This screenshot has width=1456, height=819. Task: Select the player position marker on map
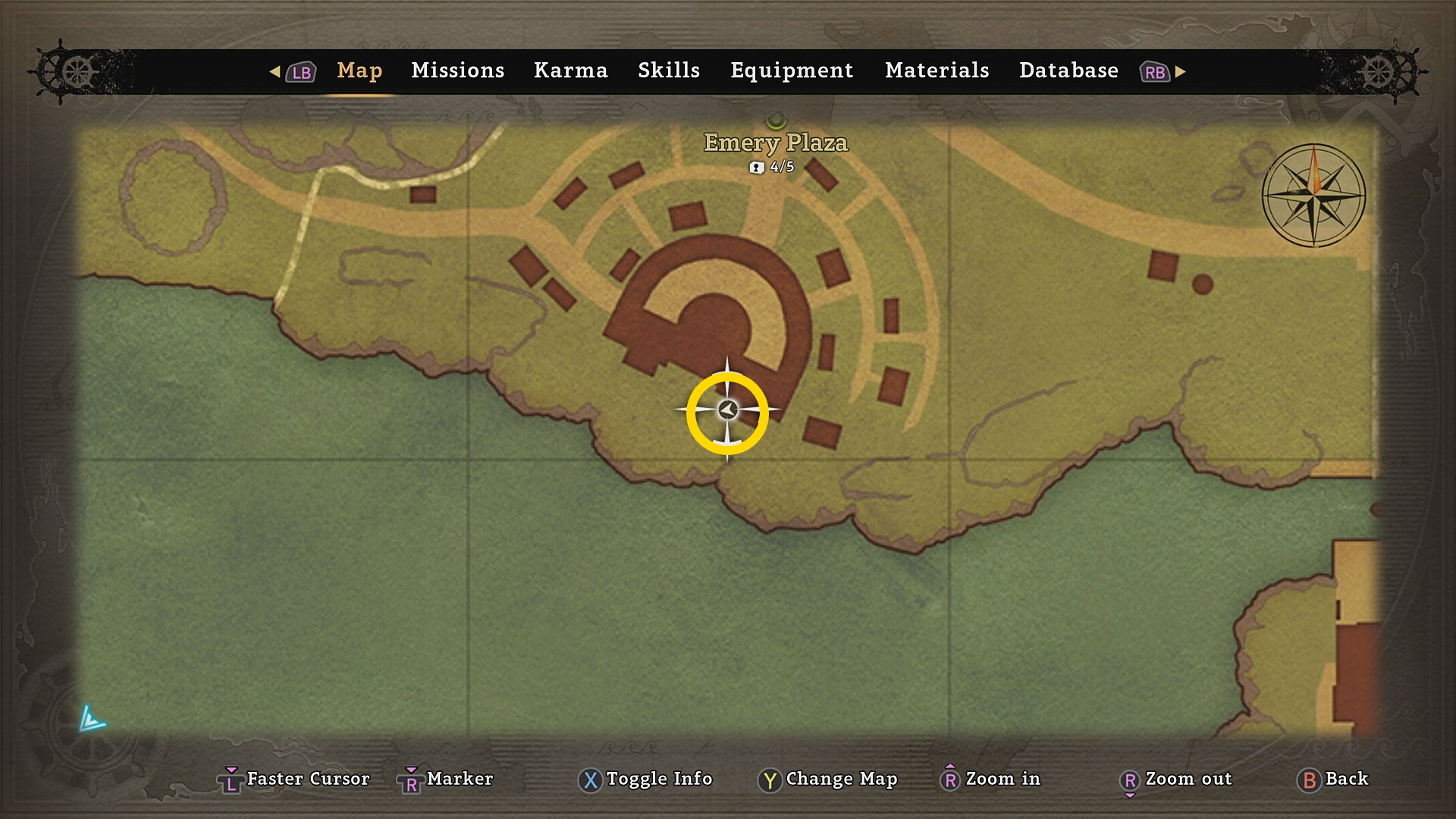click(x=728, y=410)
